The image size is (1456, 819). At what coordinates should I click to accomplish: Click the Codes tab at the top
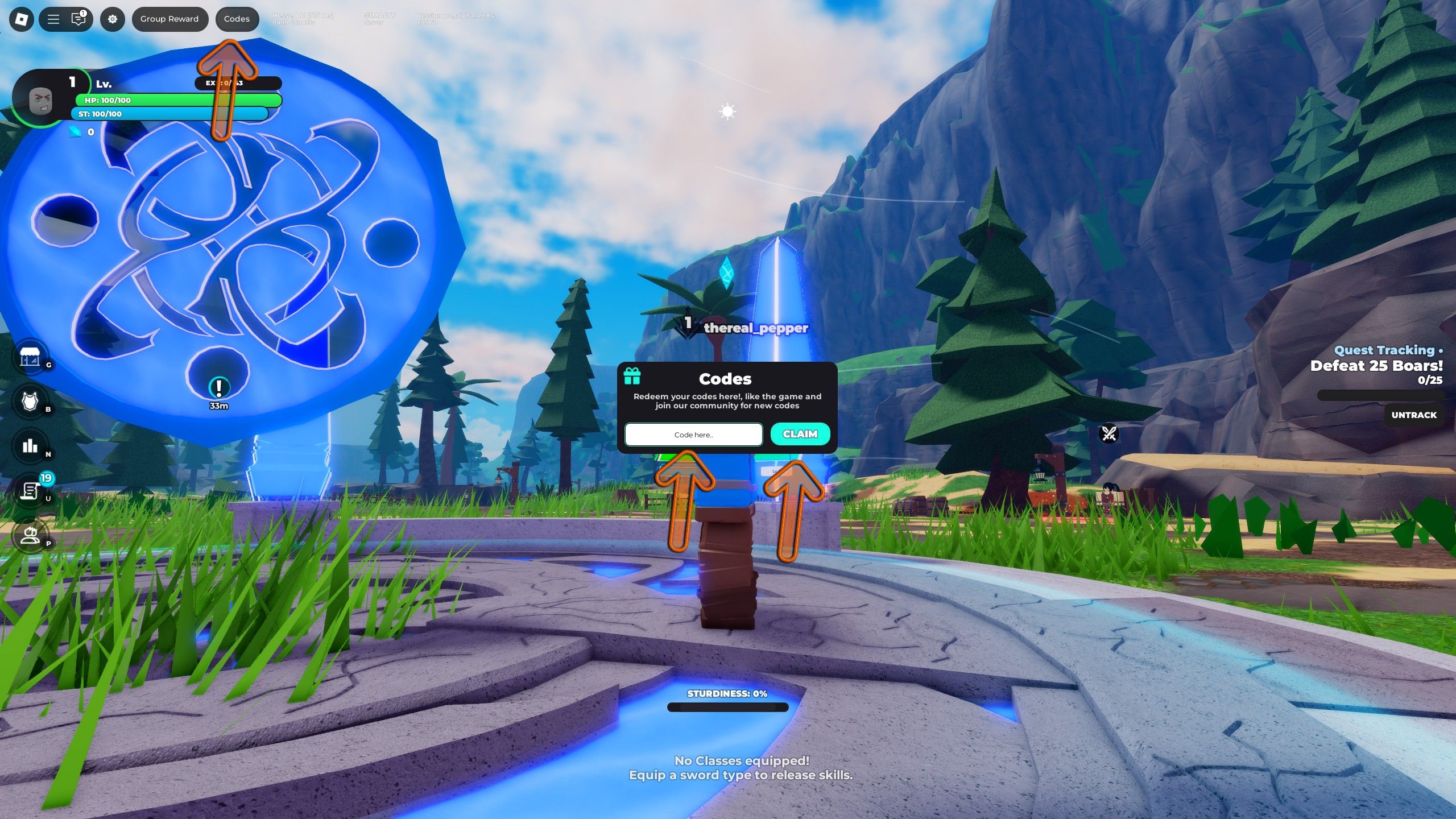(237, 19)
